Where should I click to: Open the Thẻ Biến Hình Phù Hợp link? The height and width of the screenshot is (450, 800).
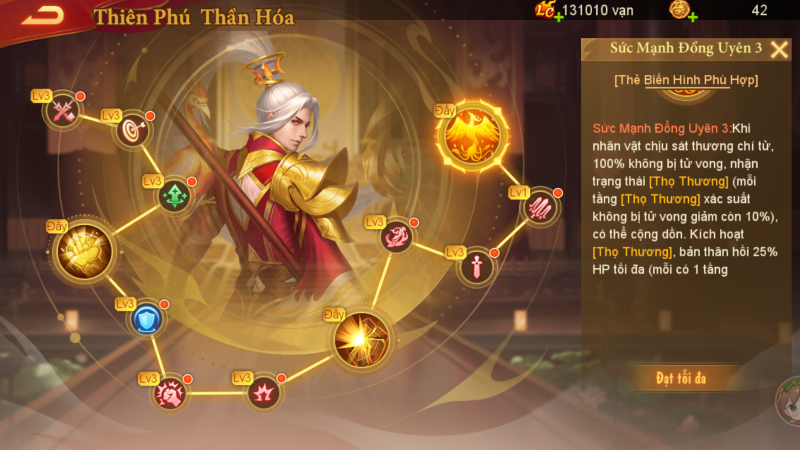click(686, 79)
